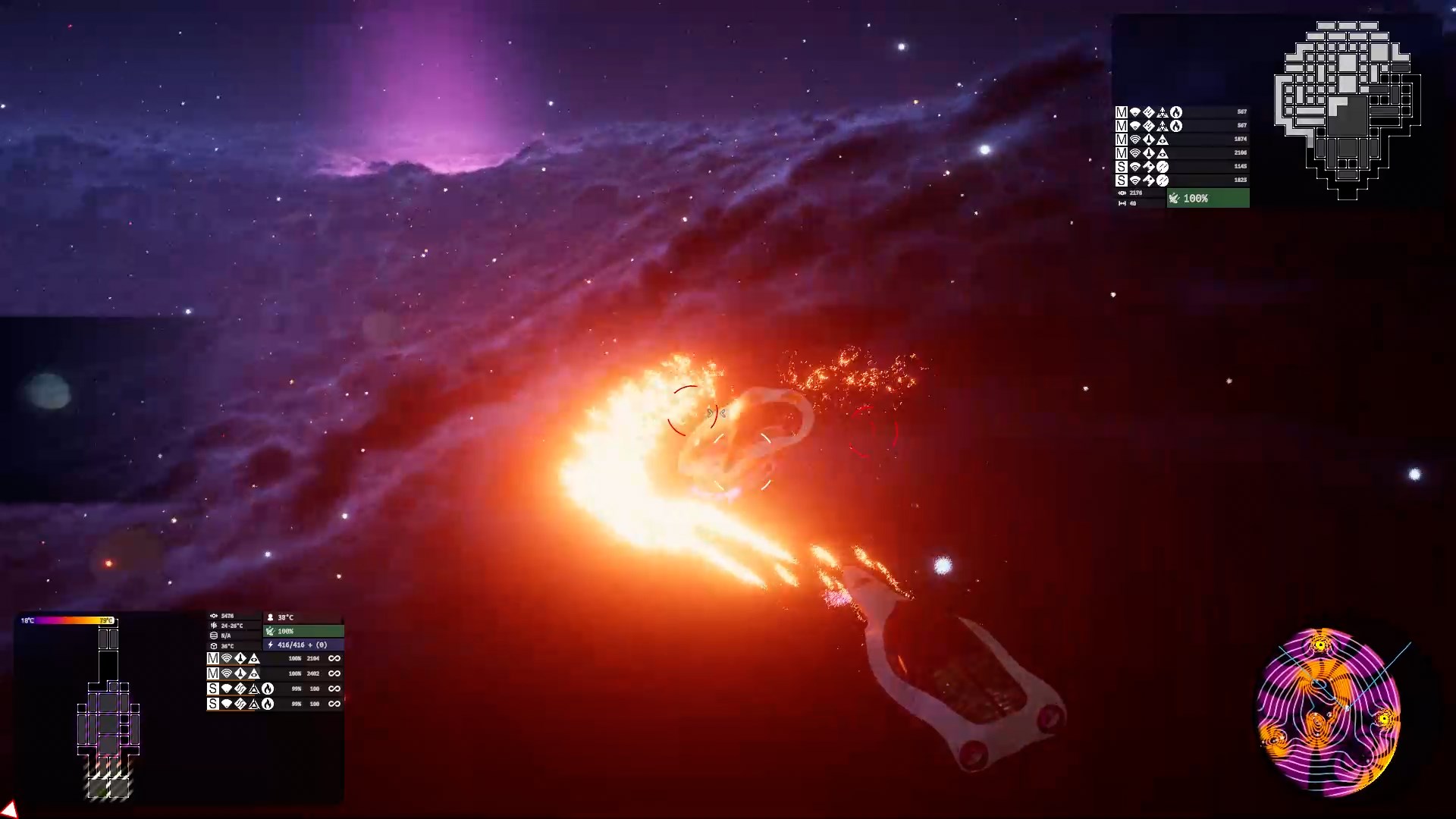Choose player missile weapon row reading 2402
The image size is (1456, 819).
pyautogui.click(x=274, y=673)
